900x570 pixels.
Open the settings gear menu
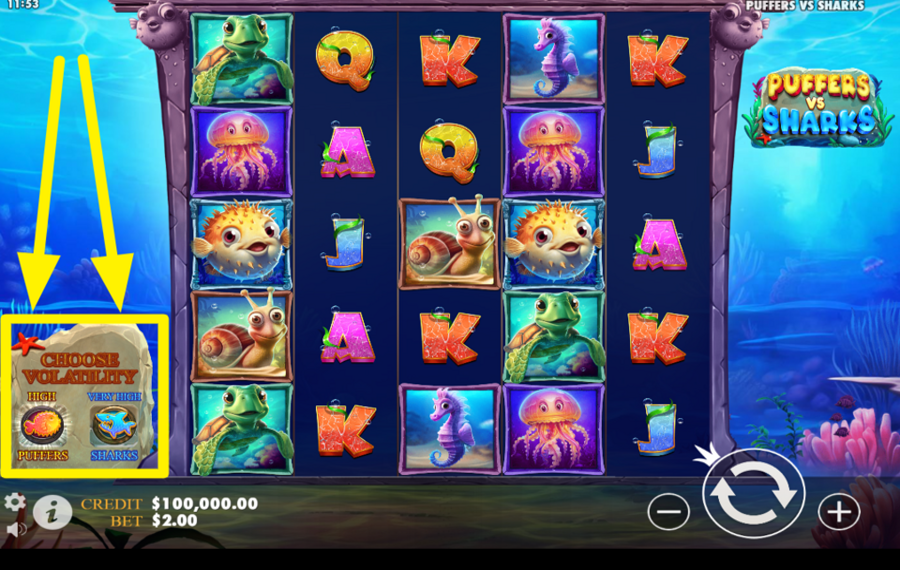click(14, 502)
